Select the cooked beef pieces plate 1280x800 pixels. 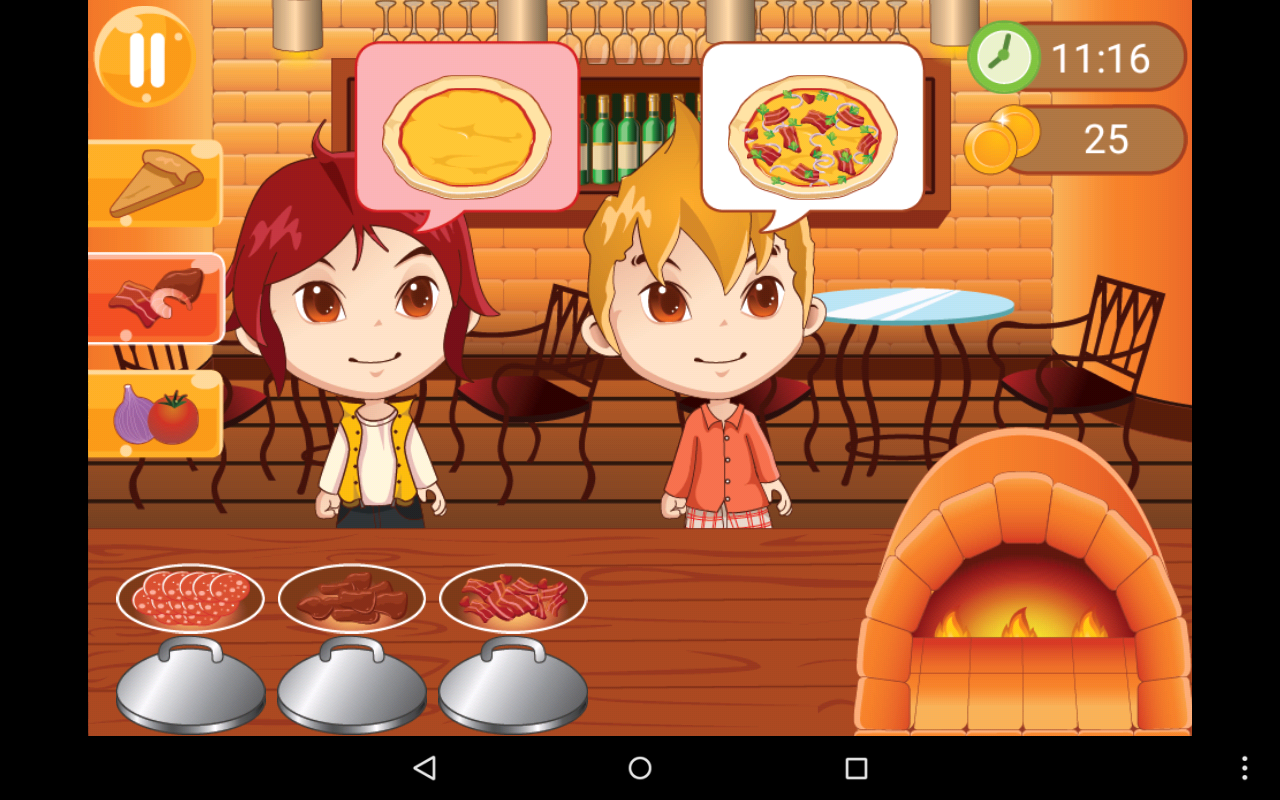pyautogui.click(x=352, y=595)
